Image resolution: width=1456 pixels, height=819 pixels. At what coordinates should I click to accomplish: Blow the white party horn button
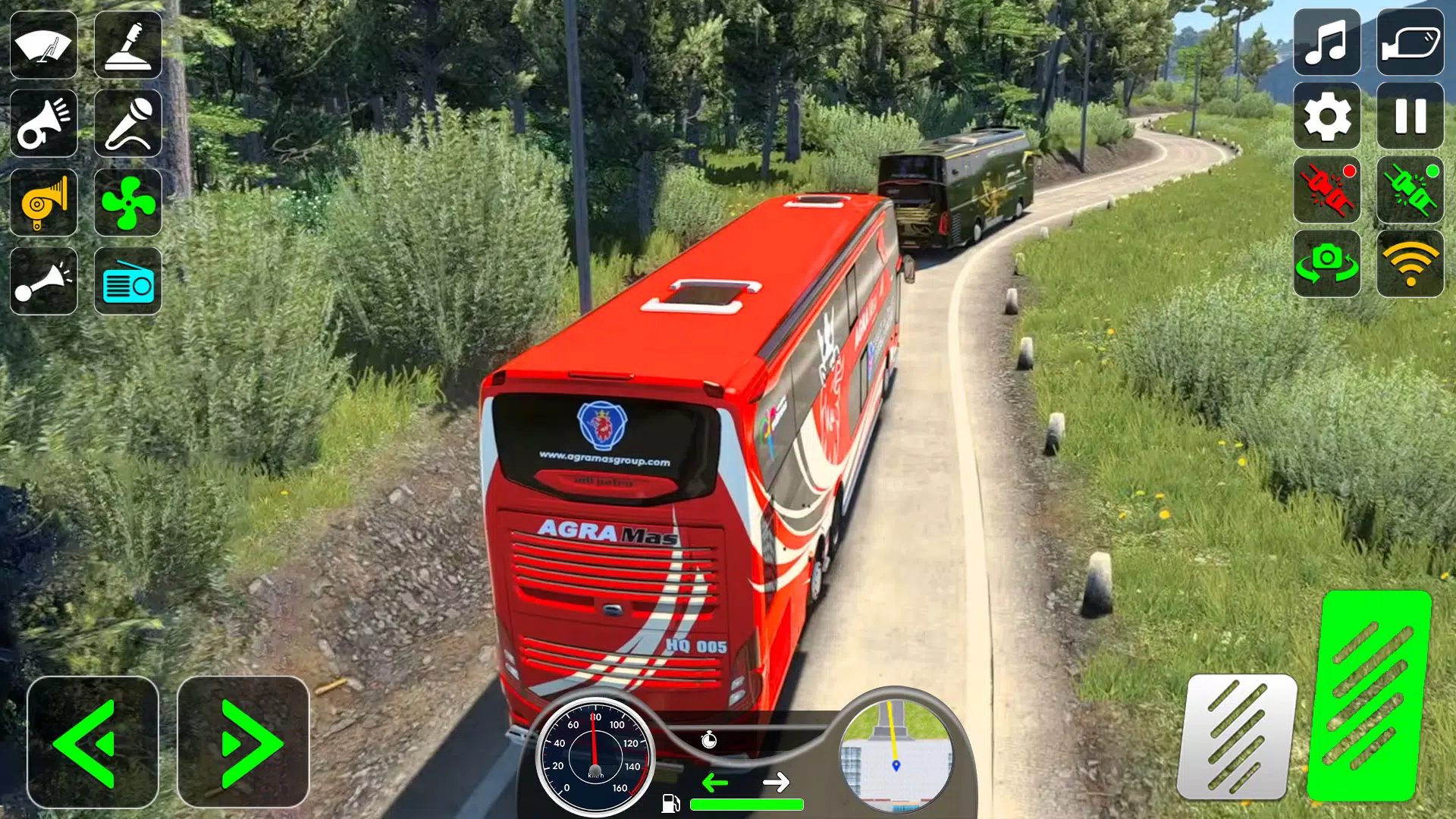44,281
